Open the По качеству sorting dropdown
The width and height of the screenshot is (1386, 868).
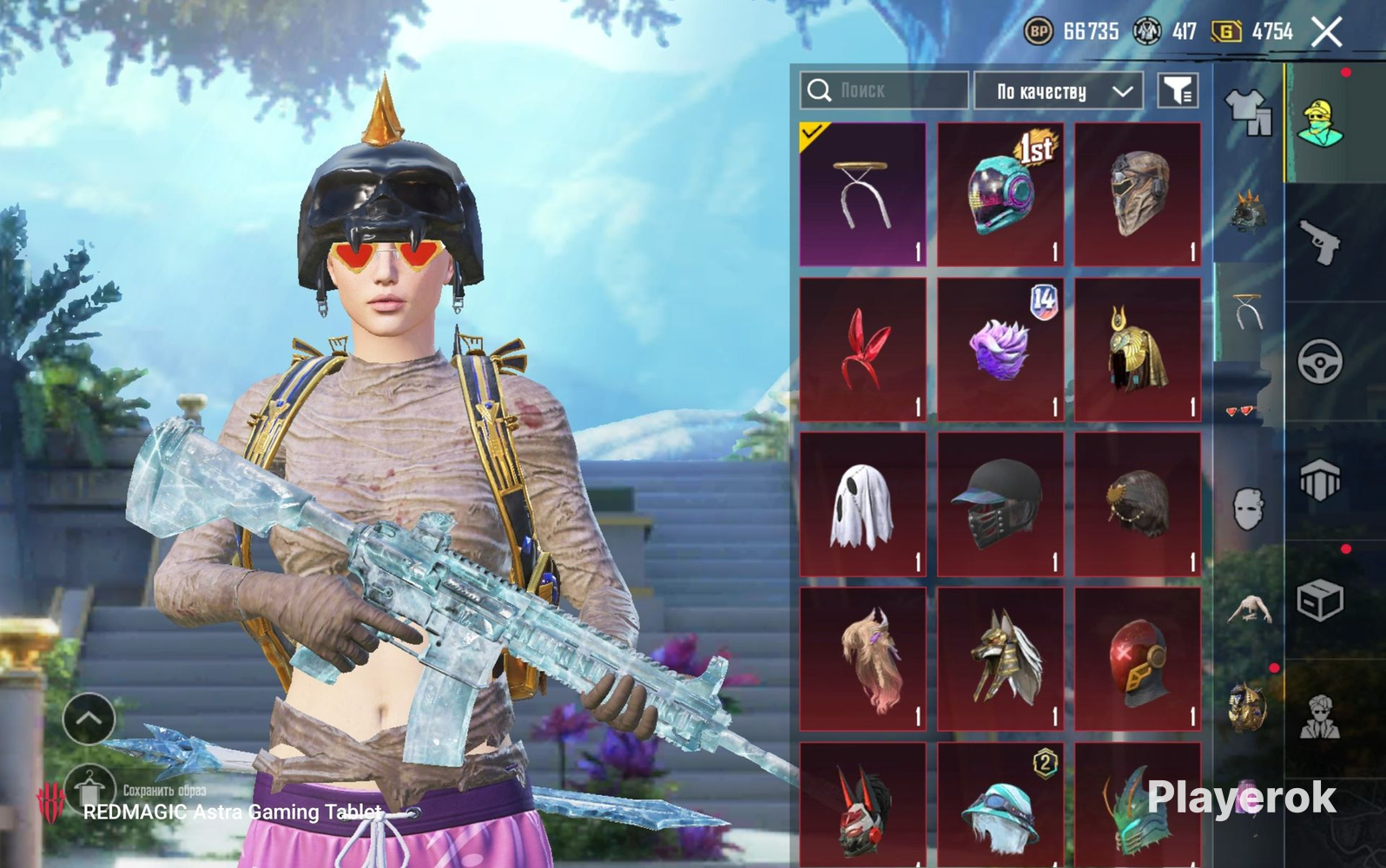(1058, 91)
